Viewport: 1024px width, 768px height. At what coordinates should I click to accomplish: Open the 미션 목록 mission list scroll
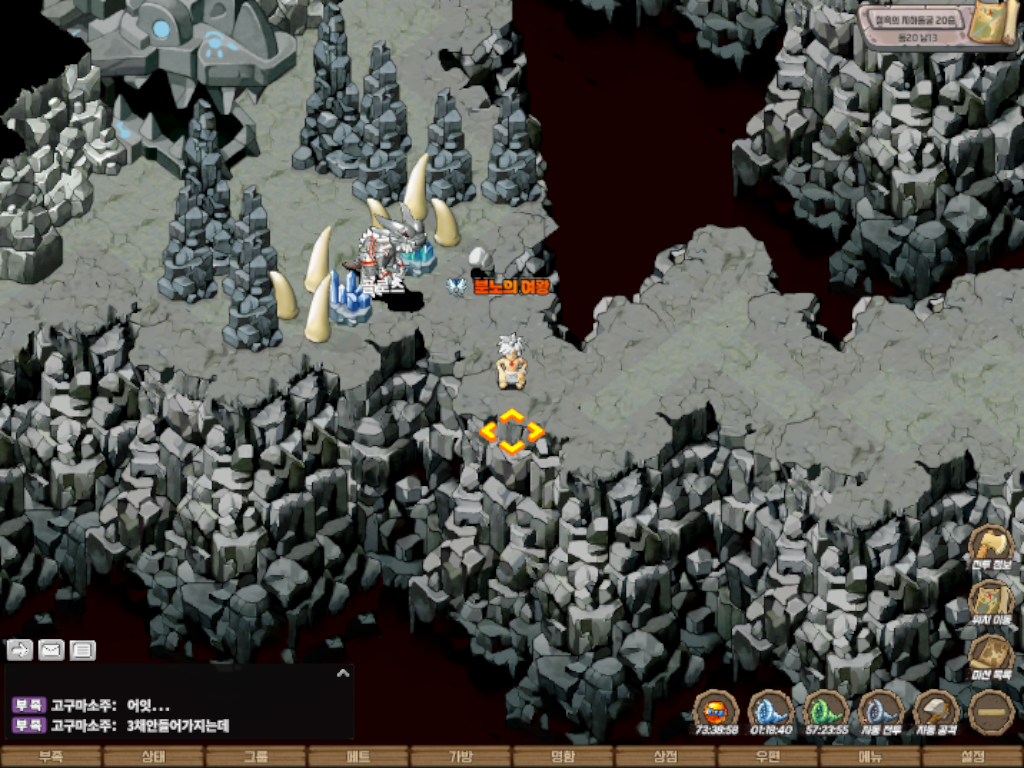991,656
